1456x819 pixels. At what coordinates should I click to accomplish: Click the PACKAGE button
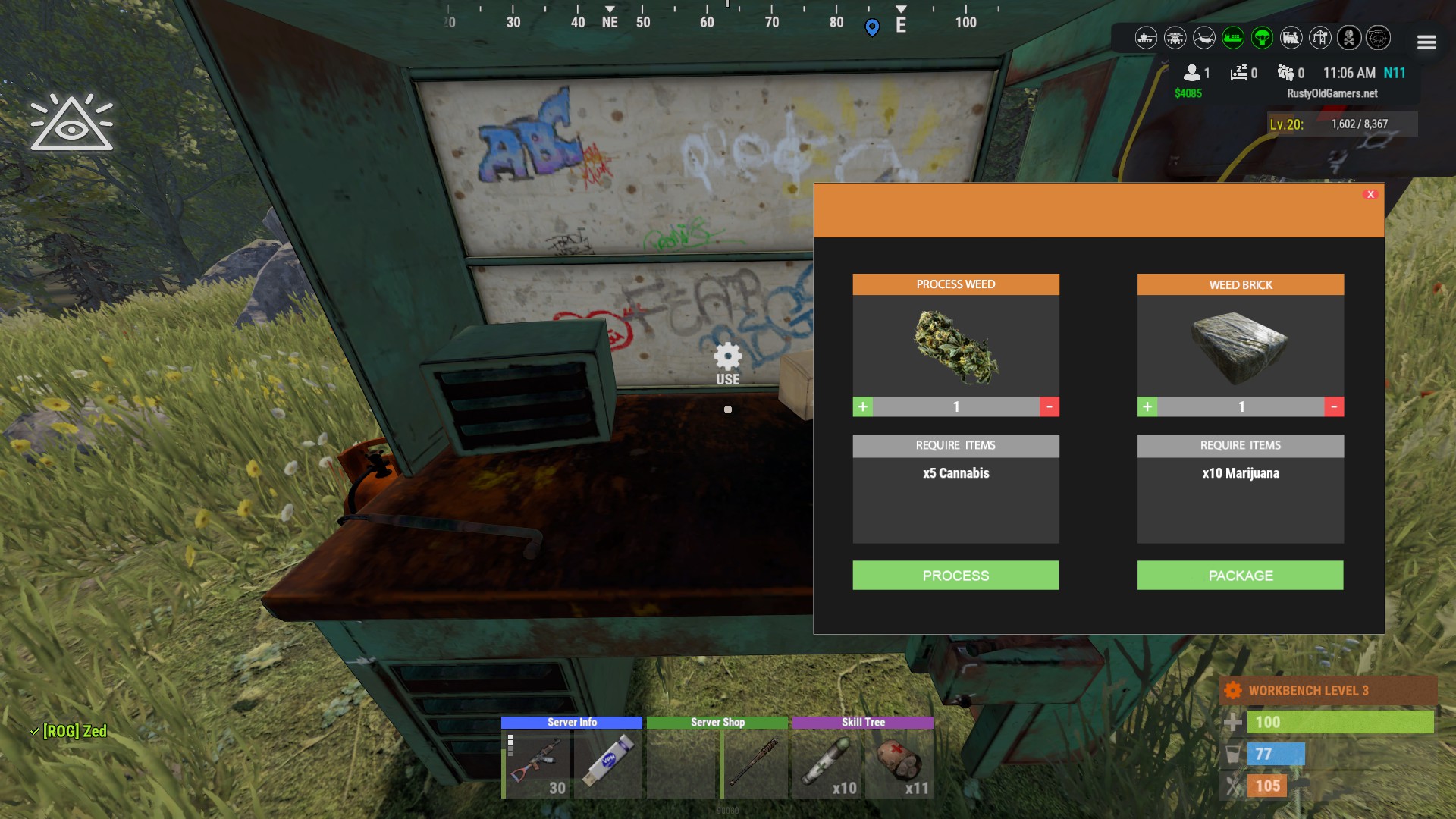pyautogui.click(x=1240, y=575)
